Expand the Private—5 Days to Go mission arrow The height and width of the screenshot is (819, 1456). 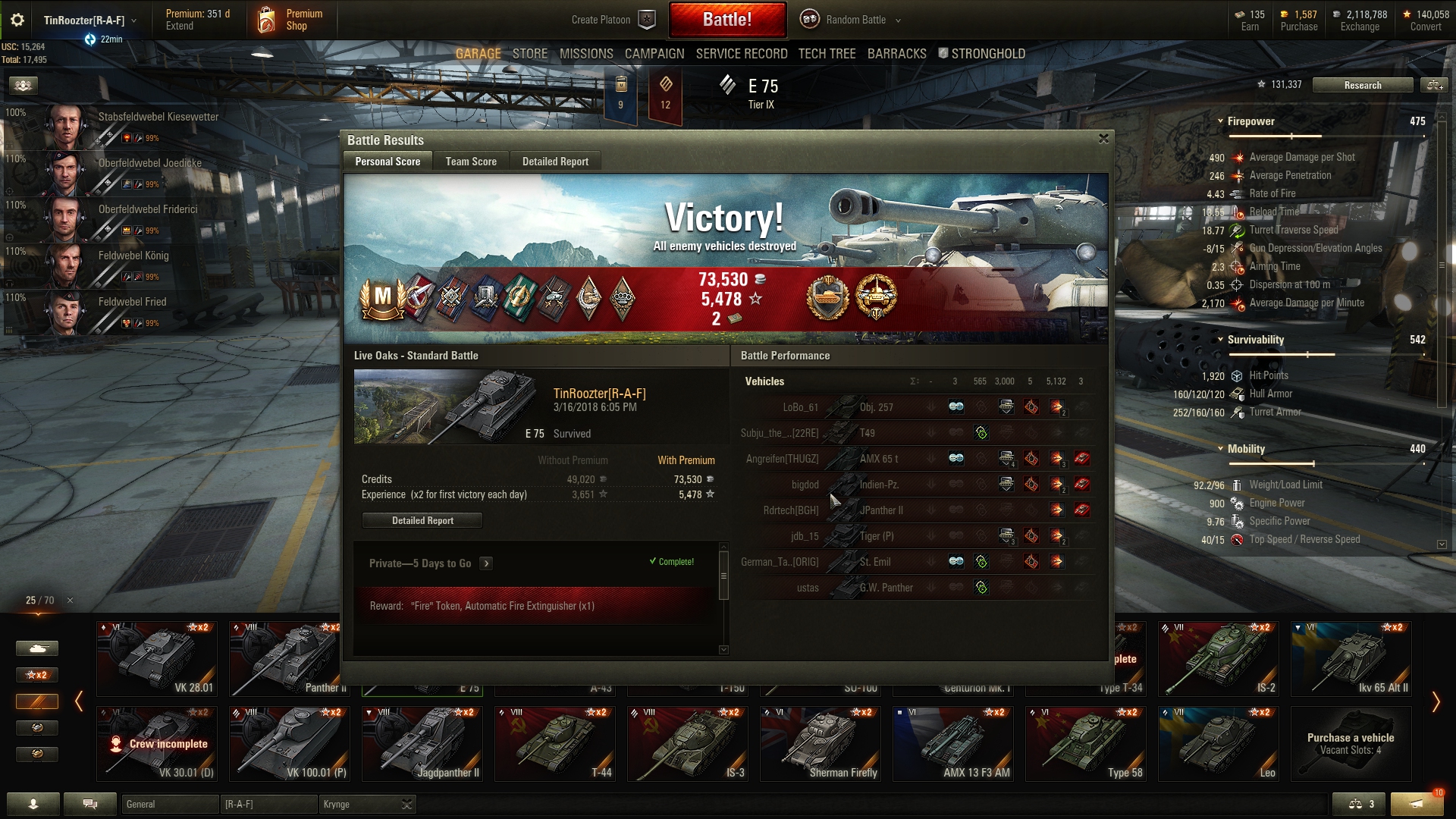click(486, 563)
